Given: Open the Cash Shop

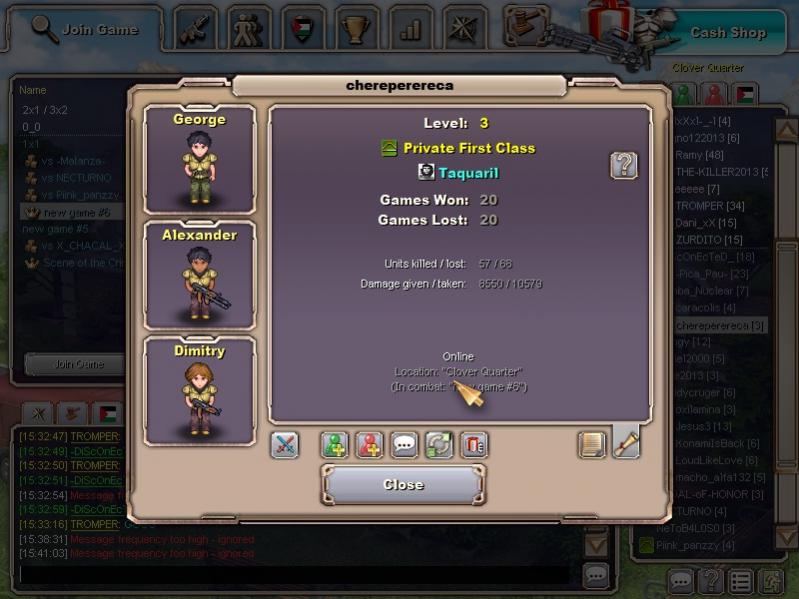Looking at the screenshot, I should coord(728,32).
